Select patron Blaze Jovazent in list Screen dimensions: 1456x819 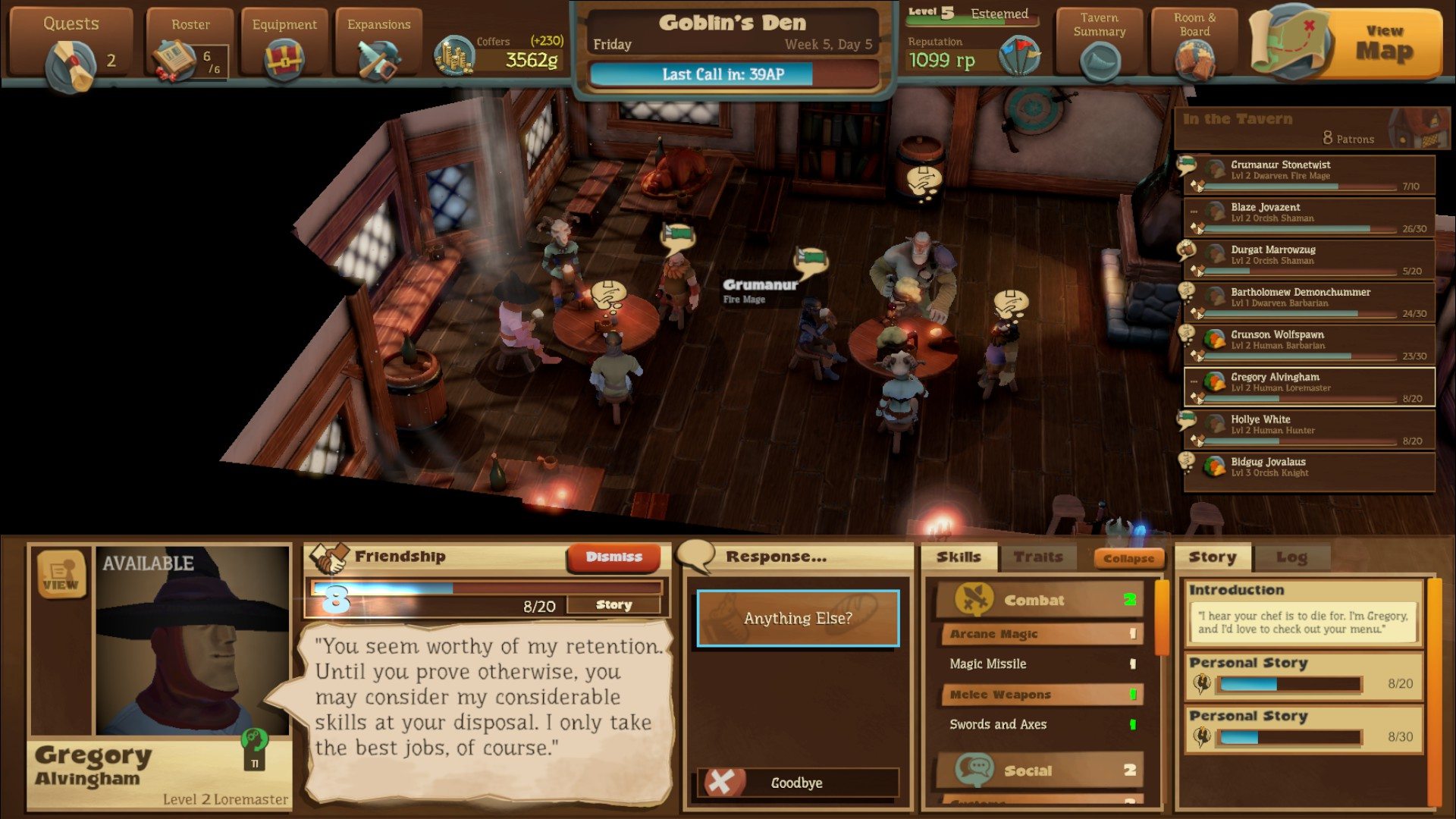[1309, 218]
